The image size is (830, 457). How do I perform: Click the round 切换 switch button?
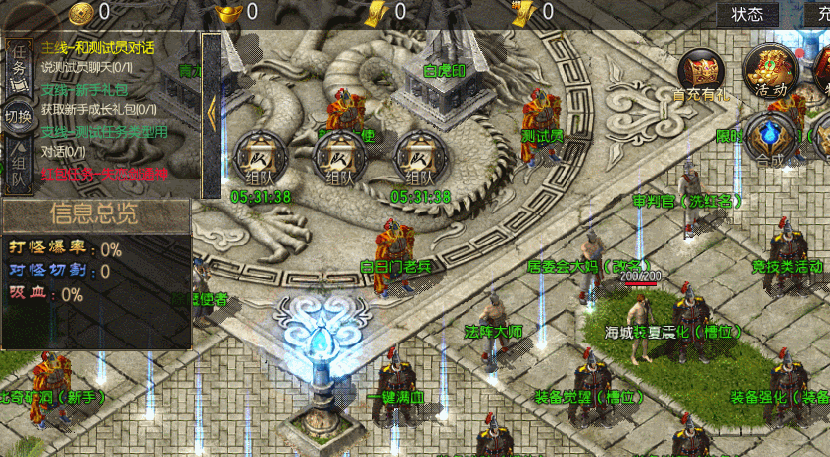point(18,113)
